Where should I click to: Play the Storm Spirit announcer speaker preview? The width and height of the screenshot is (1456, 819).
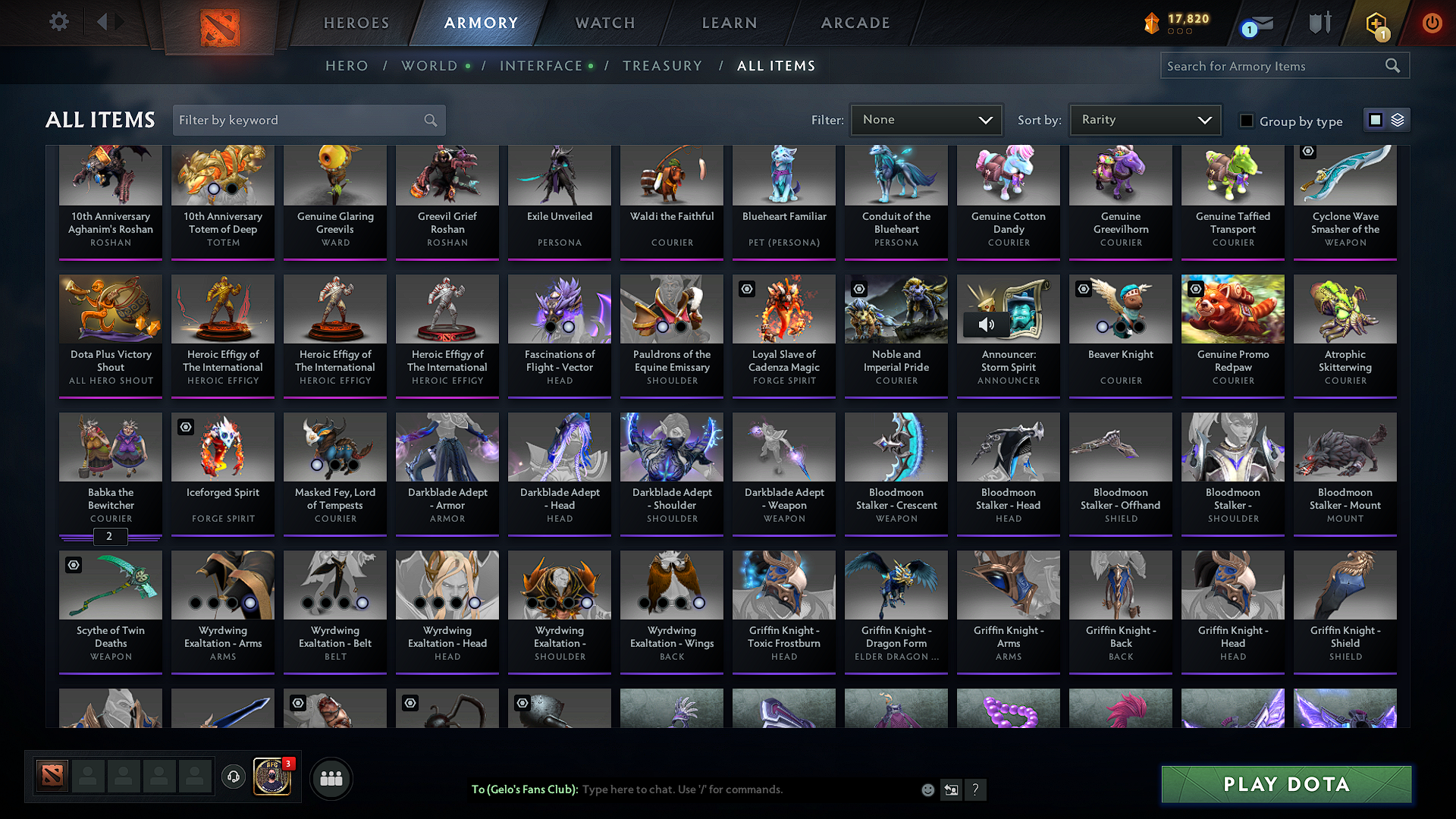pos(987,324)
